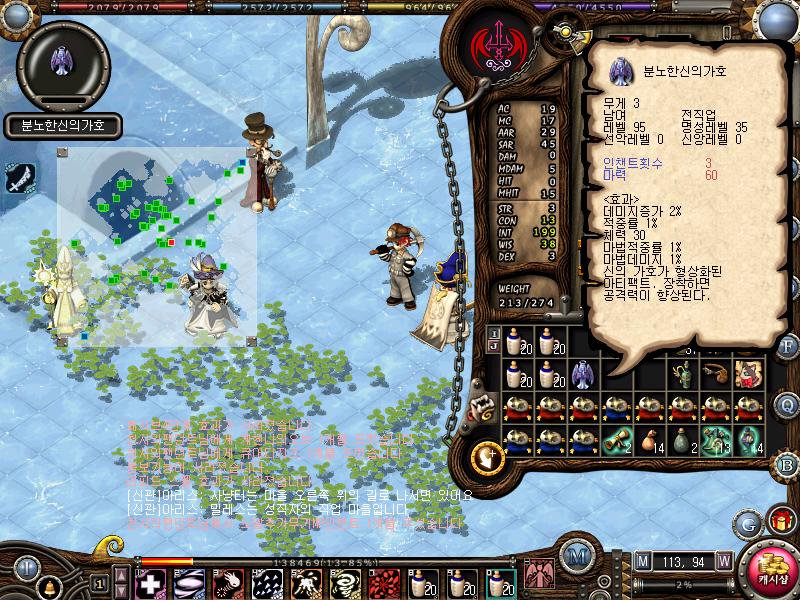Open the round M menu button
This screenshot has width=800, height=600.
click(576, 558)
